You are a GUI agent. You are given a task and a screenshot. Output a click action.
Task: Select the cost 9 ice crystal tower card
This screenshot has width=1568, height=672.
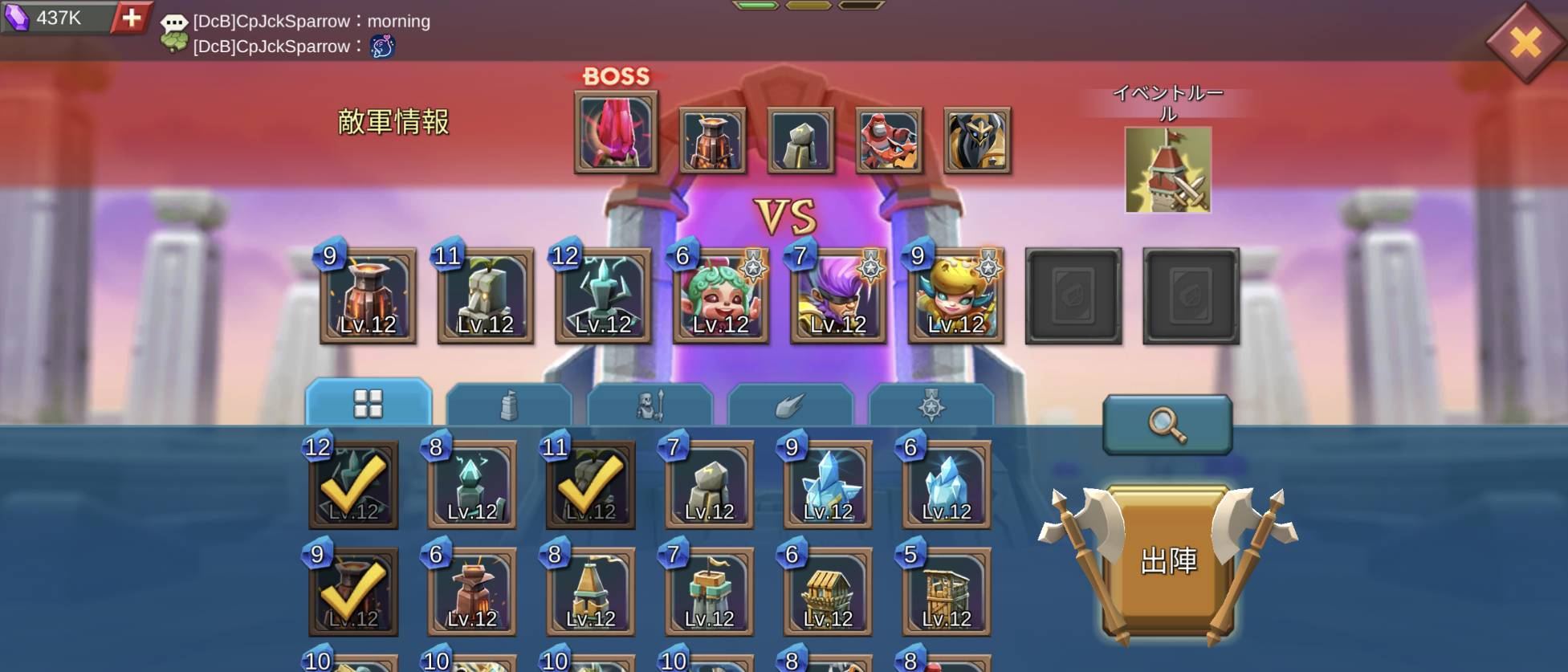828,485
